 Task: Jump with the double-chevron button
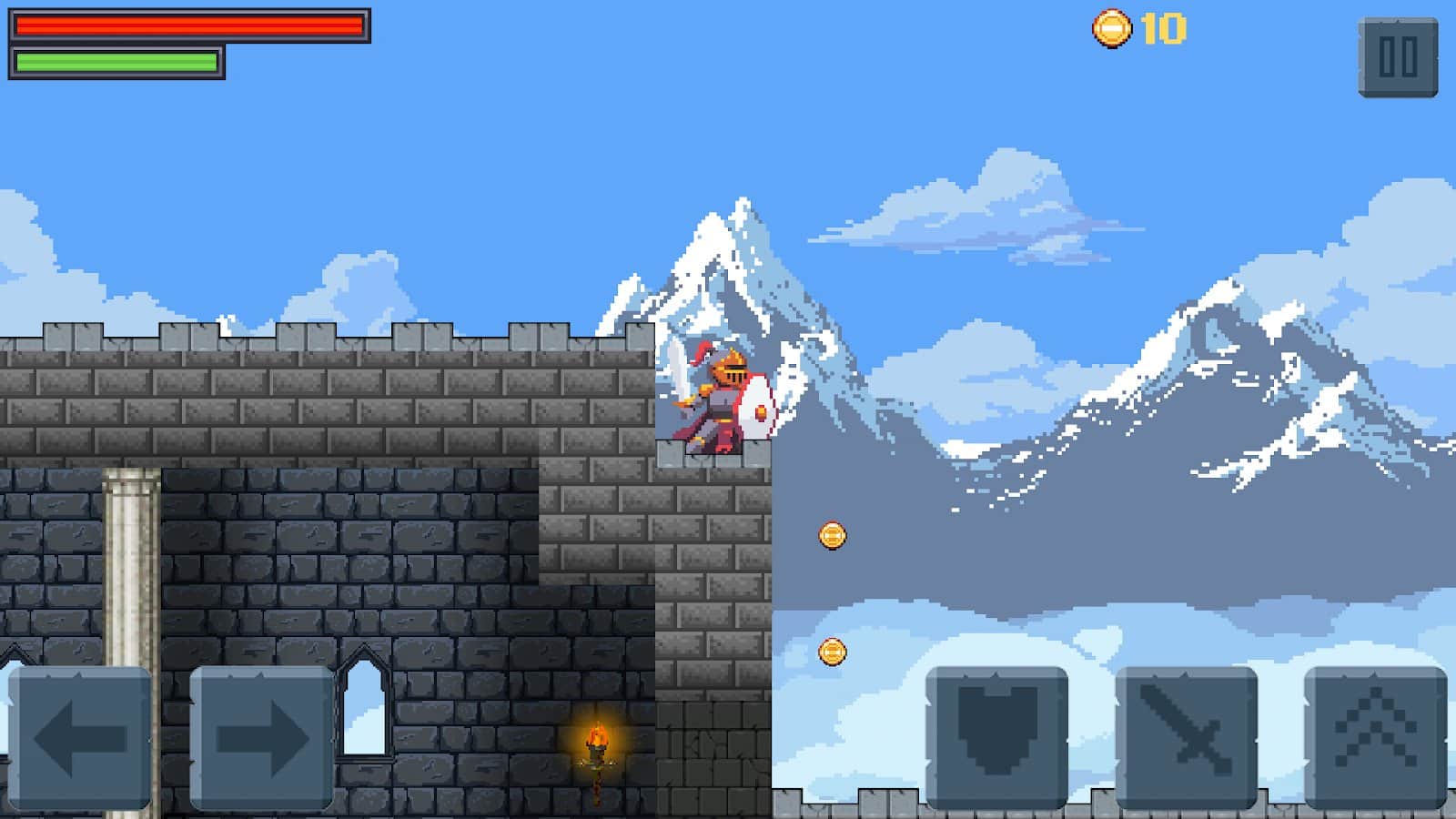[1375, 737]
